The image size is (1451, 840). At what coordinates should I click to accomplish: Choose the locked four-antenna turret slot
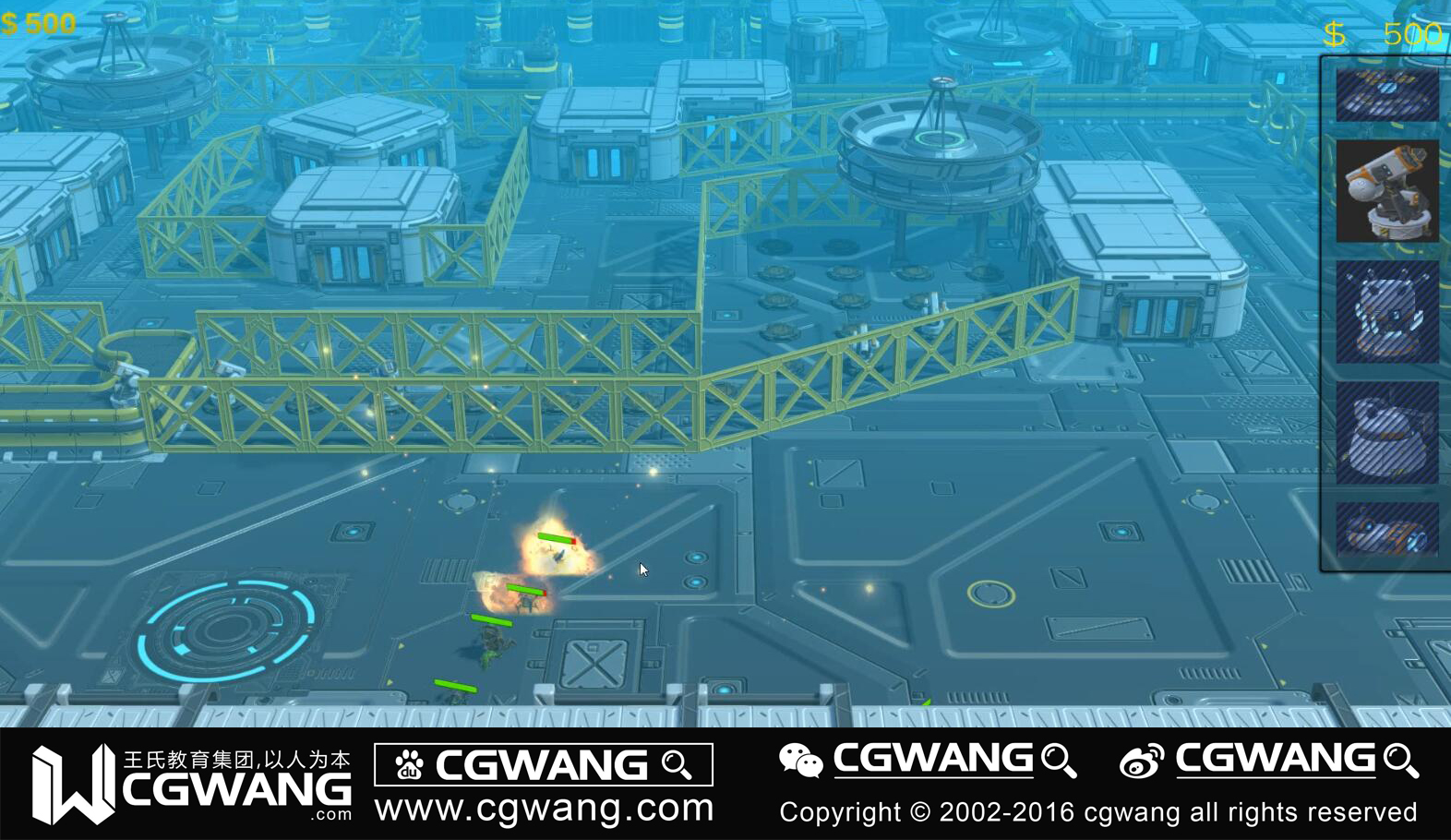coord(1386,312)
